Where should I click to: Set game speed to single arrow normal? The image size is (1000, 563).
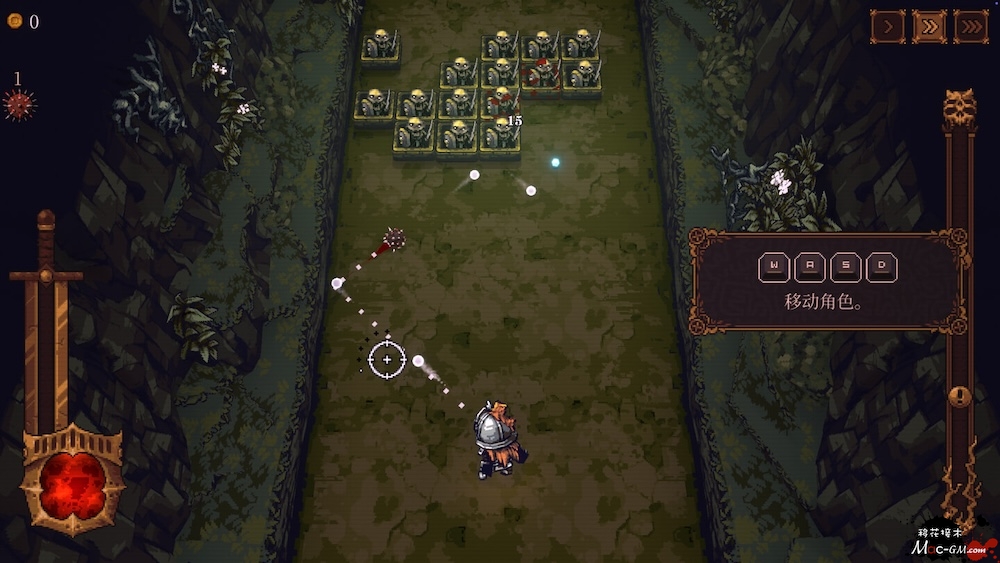click(887, 27)
